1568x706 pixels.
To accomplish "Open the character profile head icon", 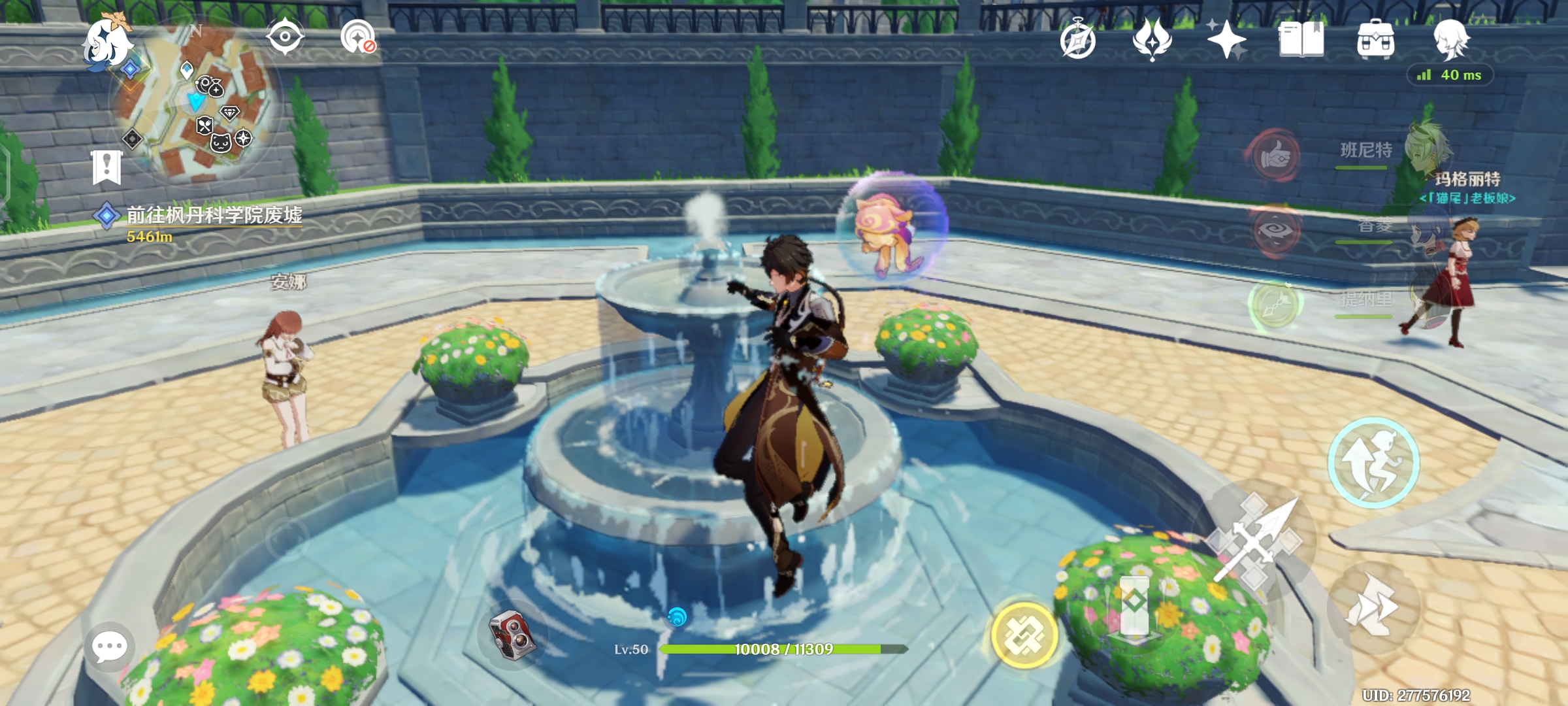I will (x=1451, y=39).
